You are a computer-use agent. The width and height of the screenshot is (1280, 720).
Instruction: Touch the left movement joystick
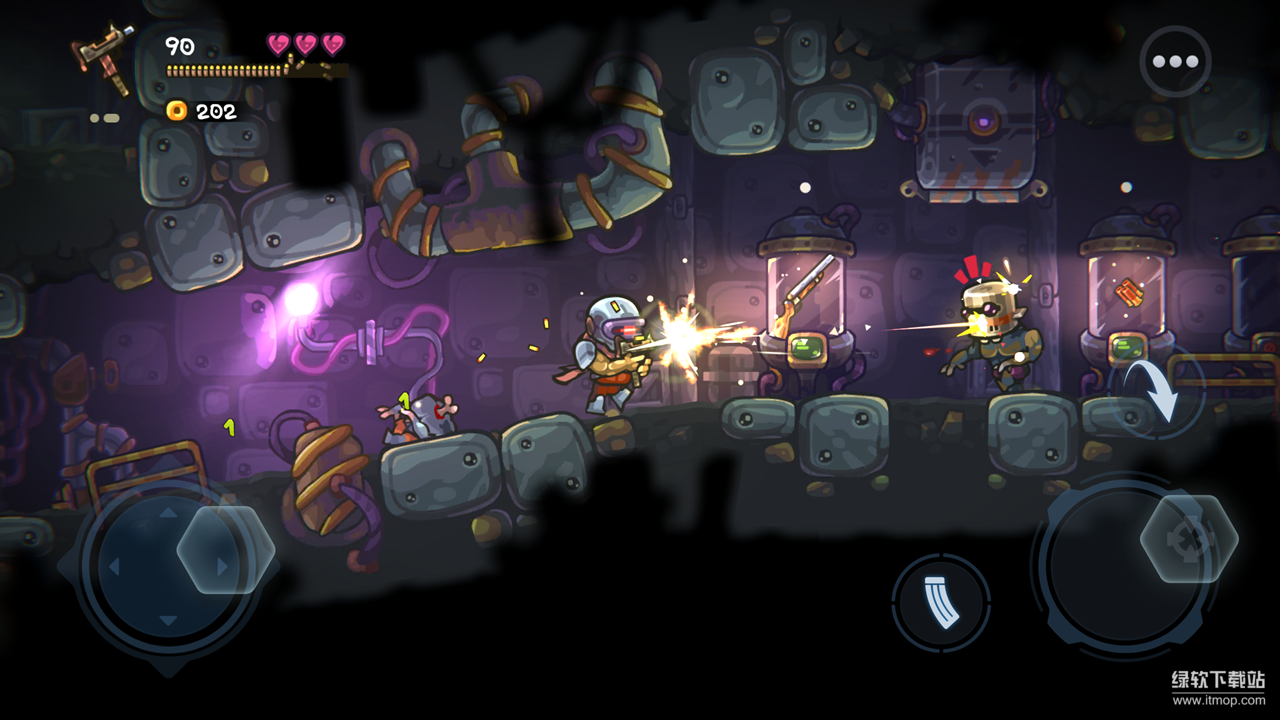pos(170,568)
